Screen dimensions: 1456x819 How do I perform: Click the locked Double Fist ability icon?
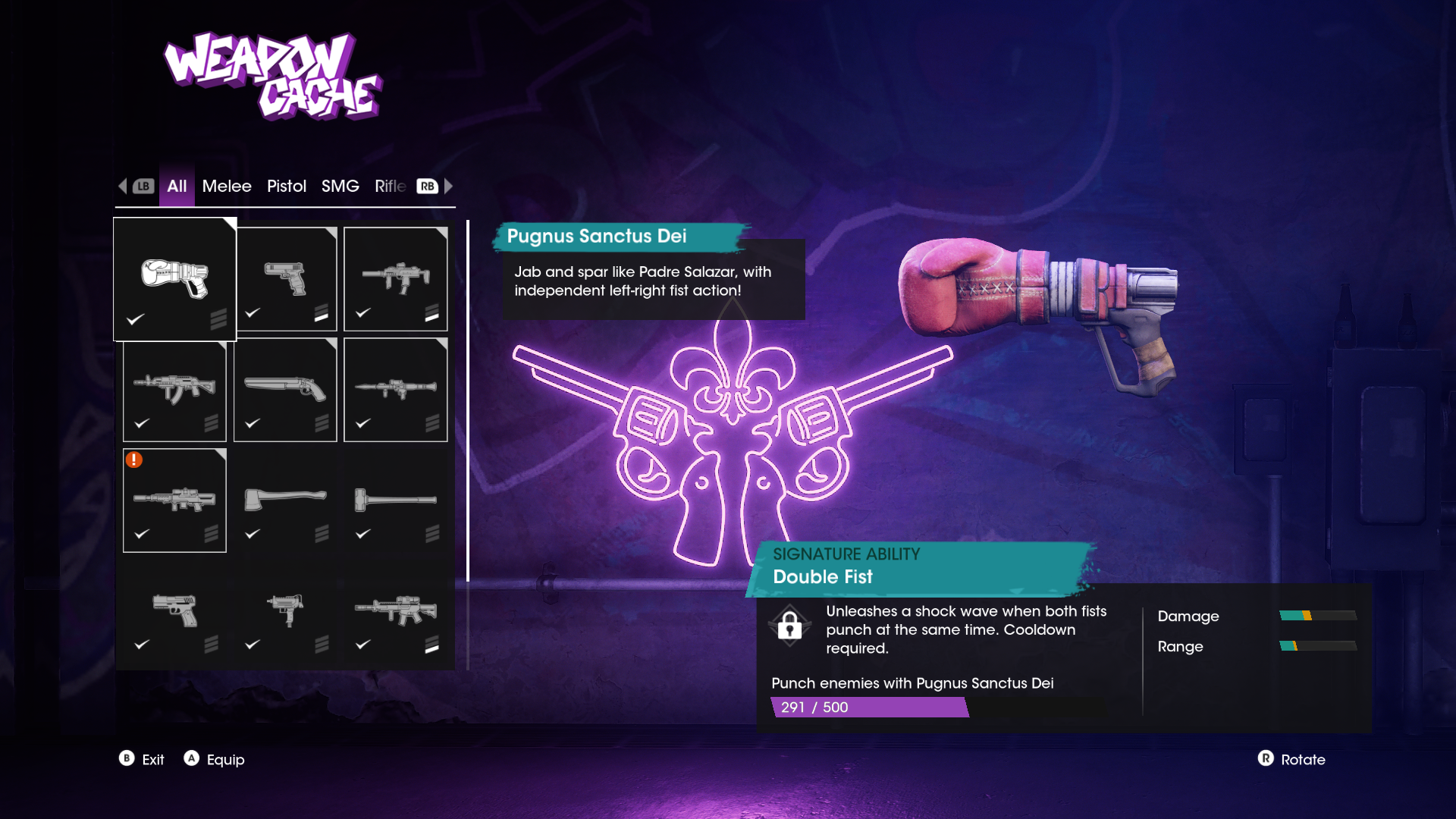(x=789, y=626)
